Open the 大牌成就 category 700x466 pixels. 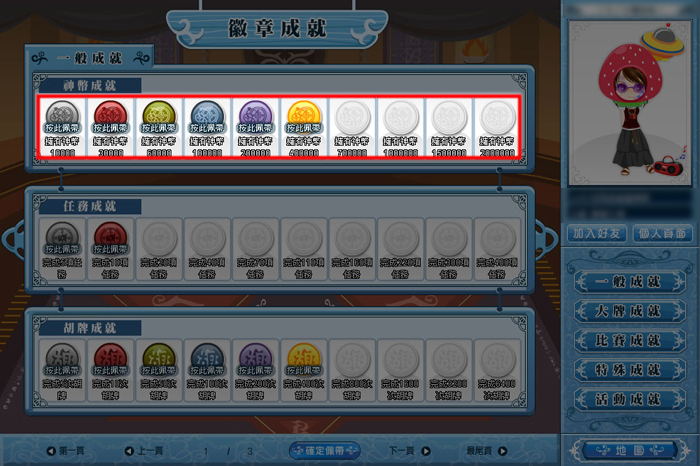[627, 312]
